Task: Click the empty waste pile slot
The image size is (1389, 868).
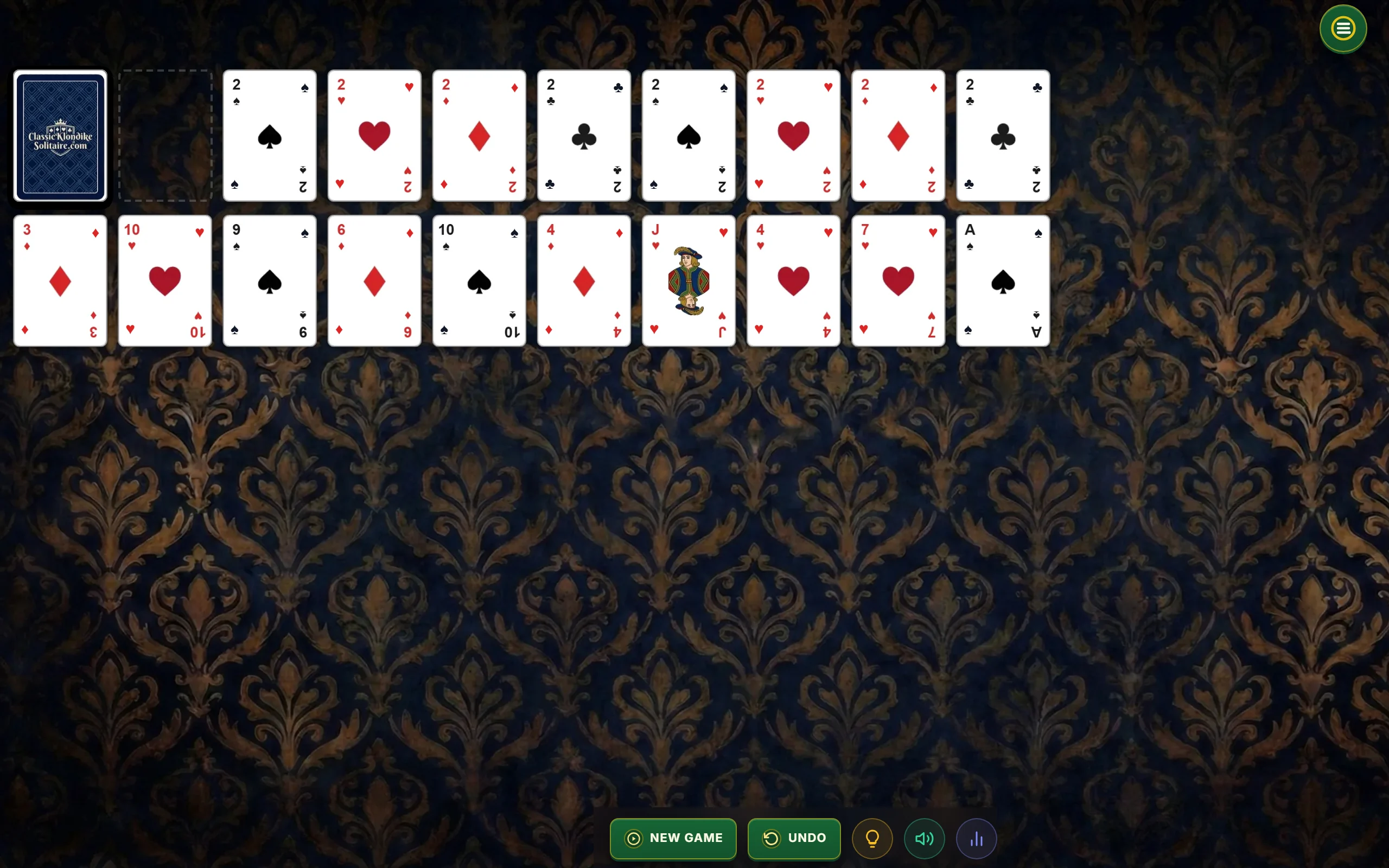Action: tap(165, 136)
